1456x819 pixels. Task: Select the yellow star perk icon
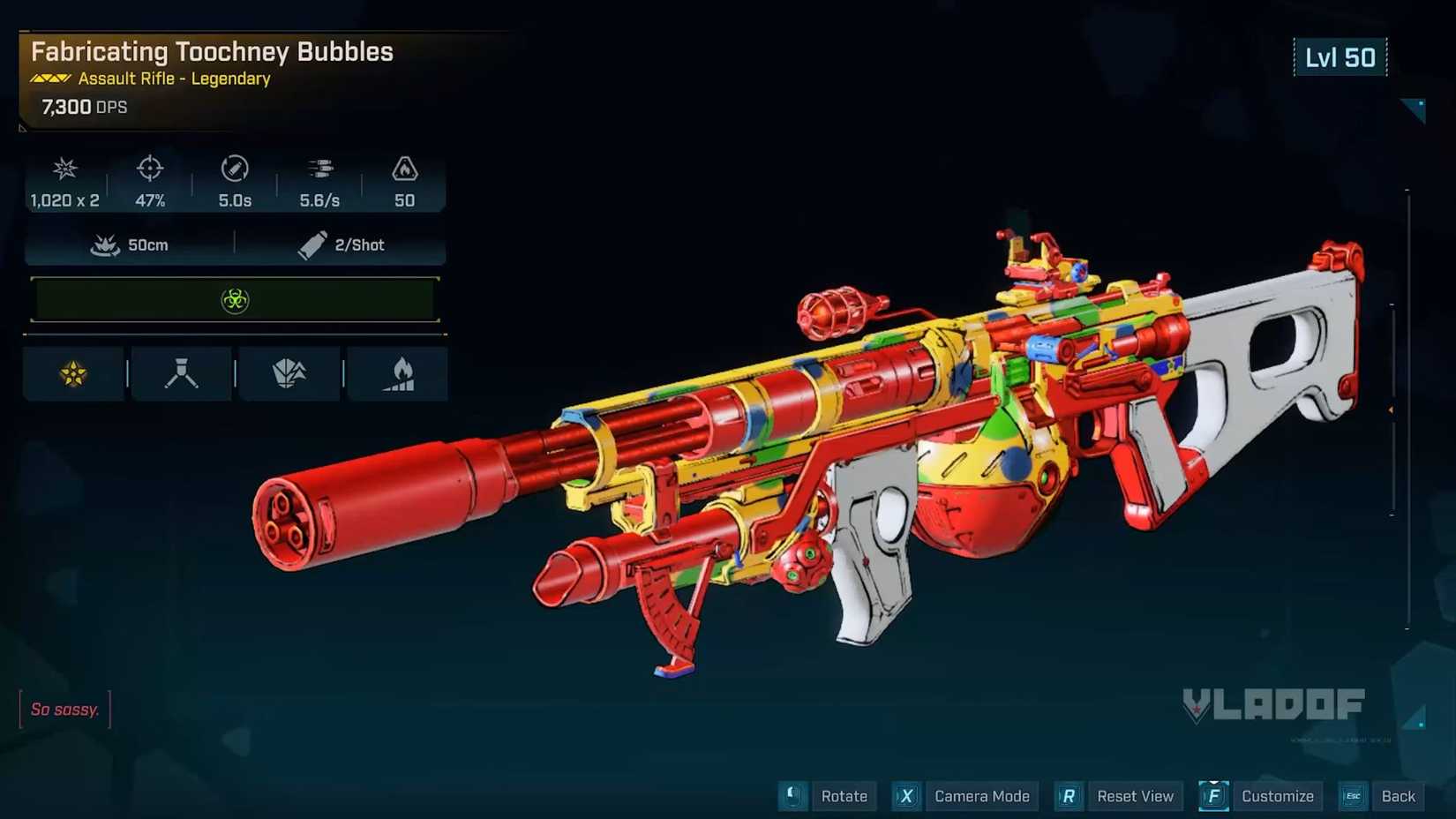(x=73, y=372)
